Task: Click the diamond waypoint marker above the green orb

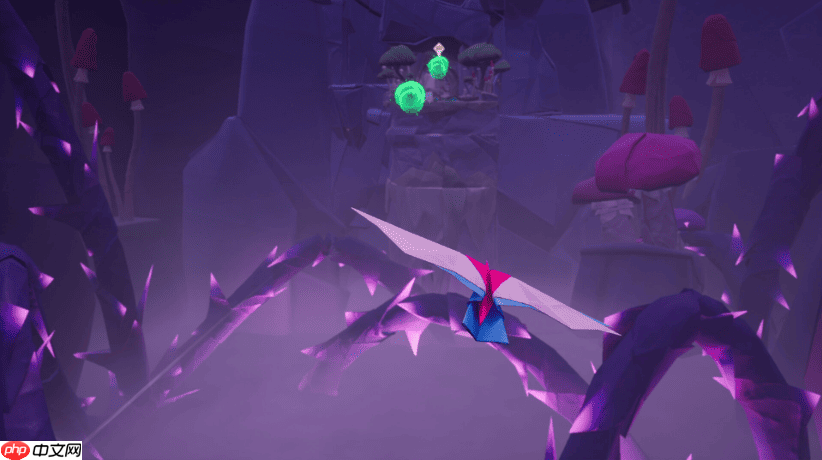Action: [x=438, y=48]
